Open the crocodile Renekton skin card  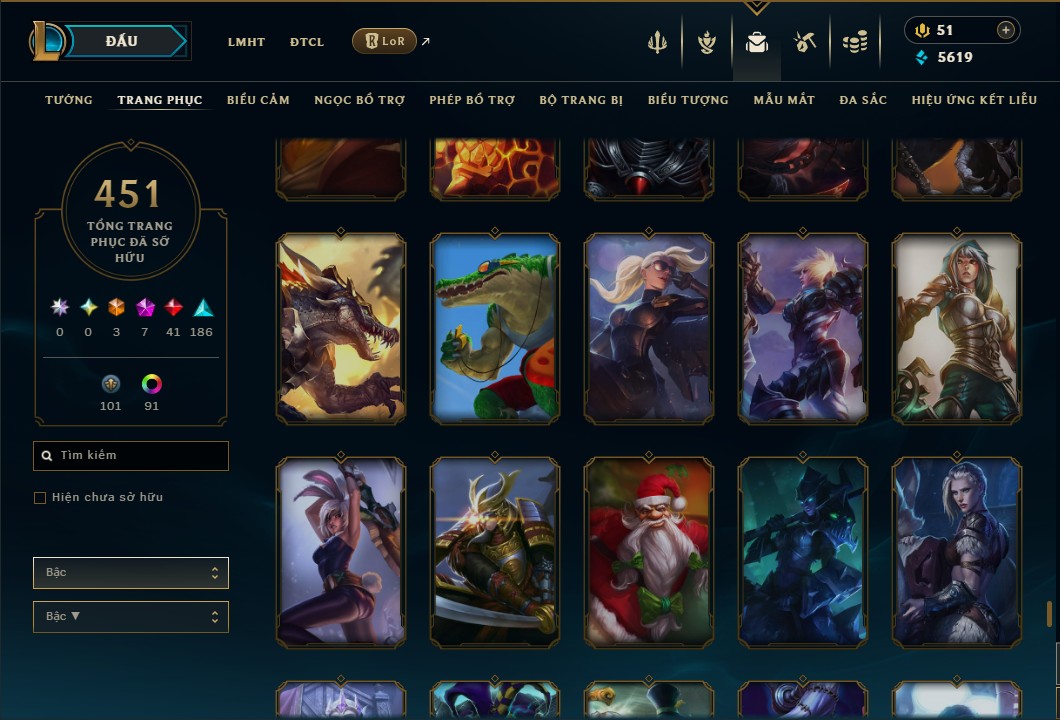coord(495,327)
